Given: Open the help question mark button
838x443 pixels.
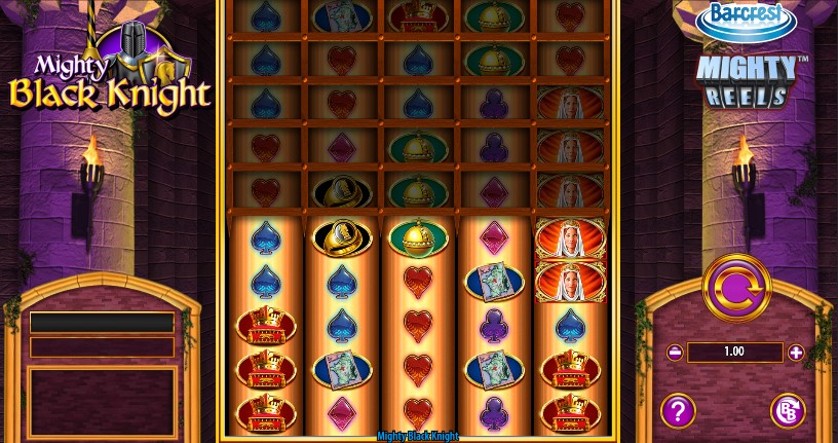Looking at the screenshot, I should pos(679,409).
